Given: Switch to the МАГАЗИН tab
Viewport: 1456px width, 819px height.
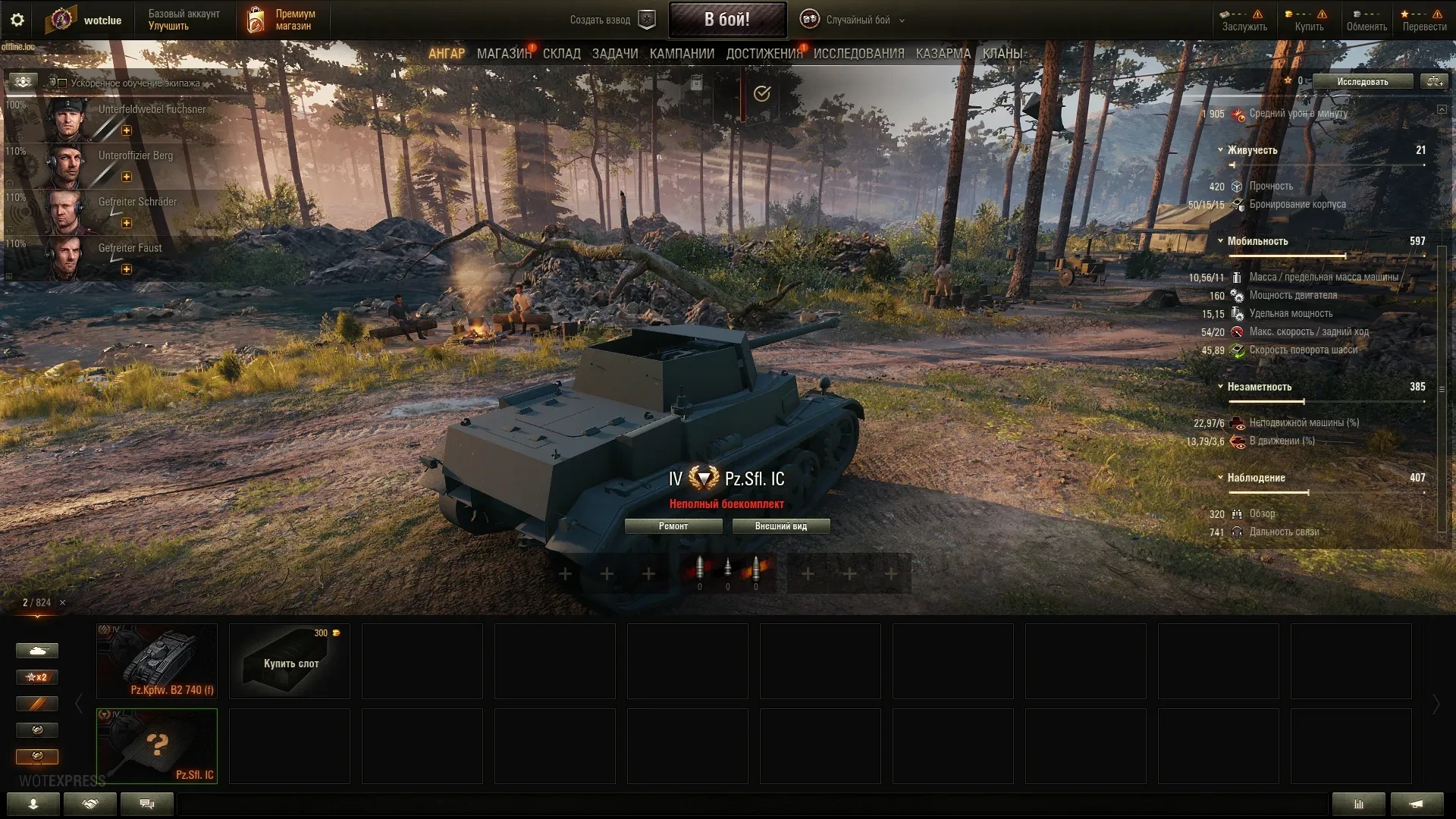Looking at the screenshot, I should pyautogui.click(x=504, y=54).
